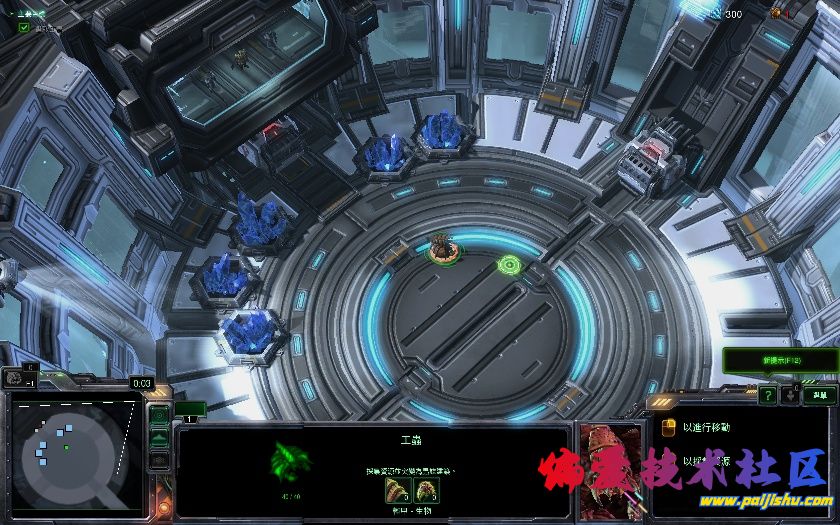Click the top minimap ping button
The width and height of the screenshot is (840, 525).
click(x=158, y=415)
